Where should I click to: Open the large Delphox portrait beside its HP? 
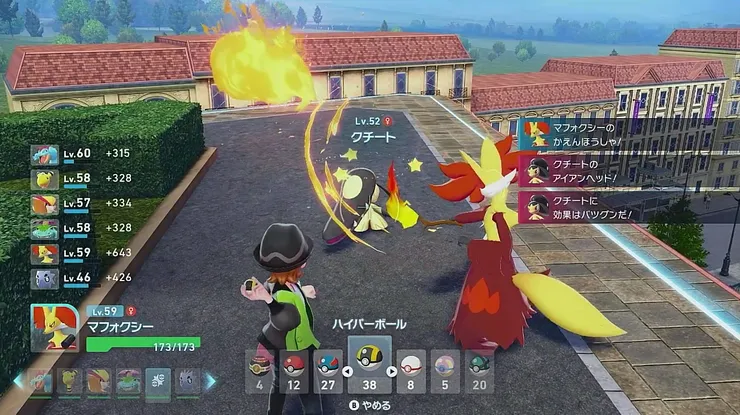pos(53,327)
